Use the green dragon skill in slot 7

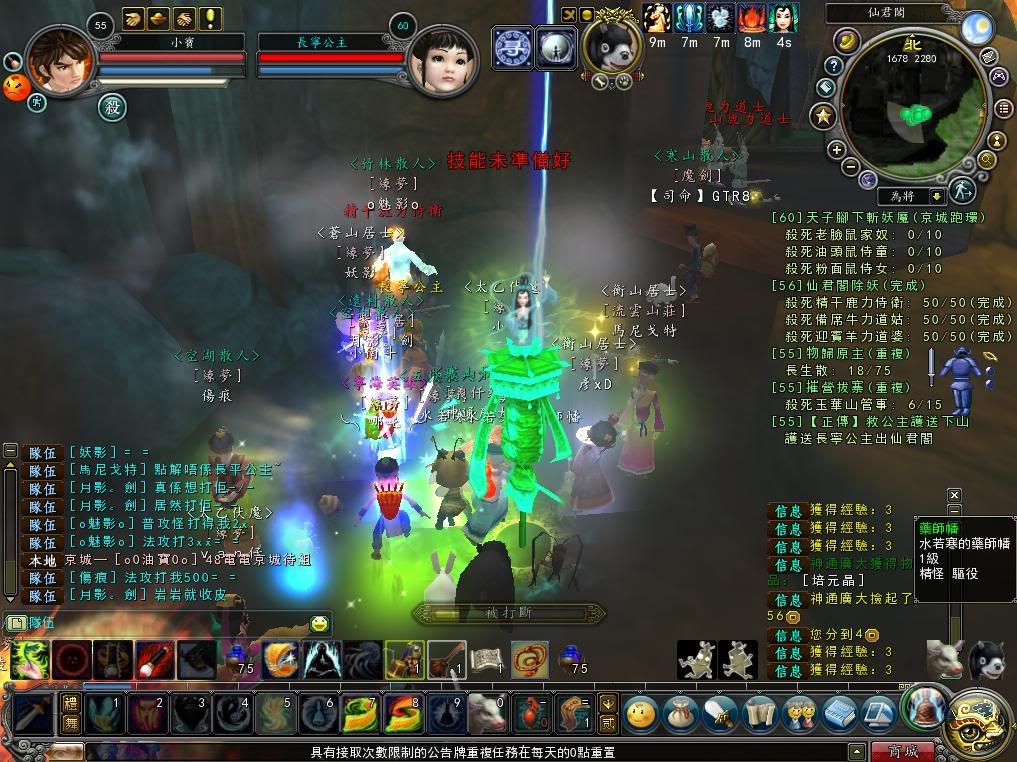click(361, 714)
